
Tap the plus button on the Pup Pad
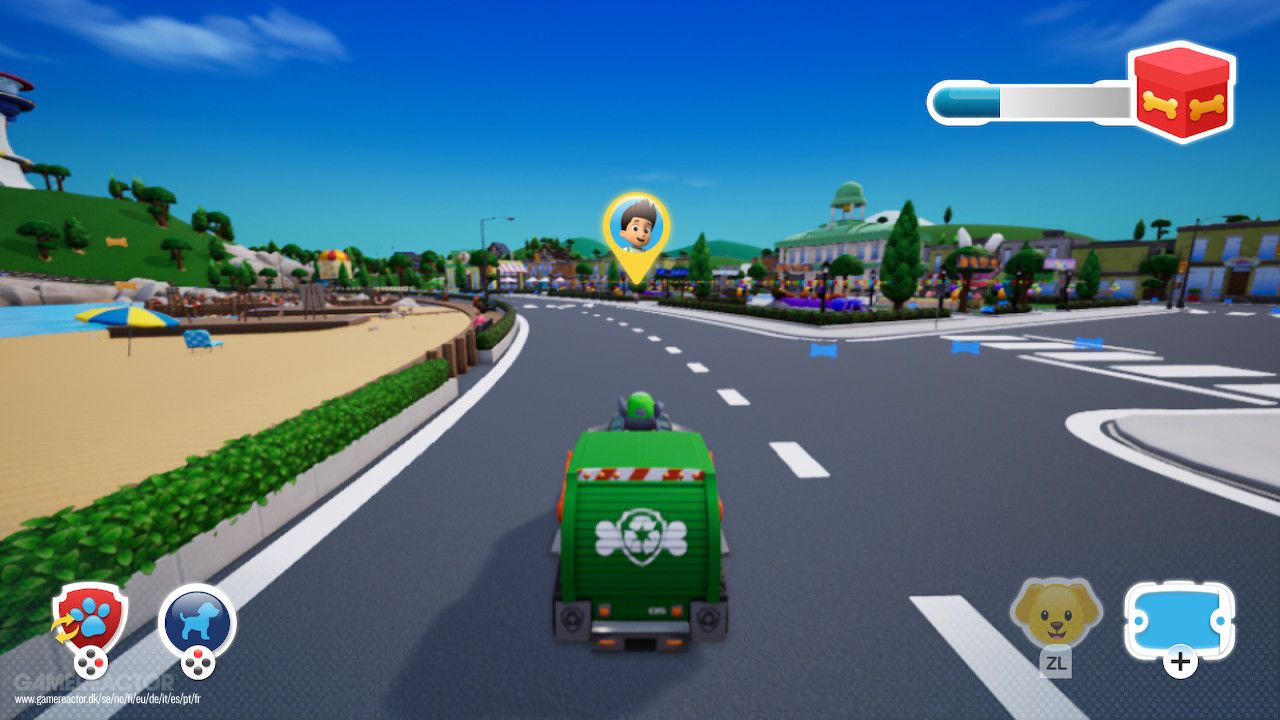1179,662
